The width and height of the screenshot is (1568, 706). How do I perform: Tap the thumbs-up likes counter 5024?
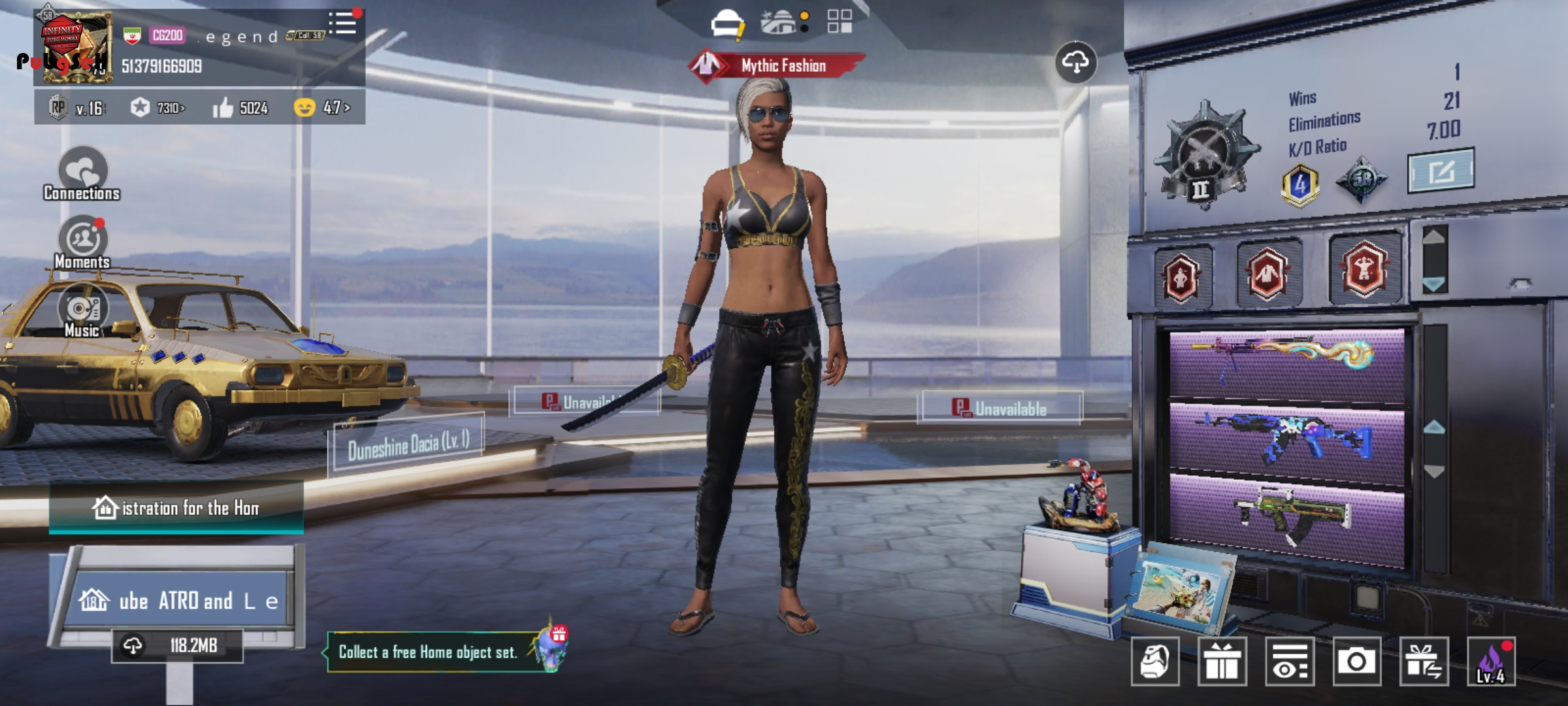tap(240, 108)
